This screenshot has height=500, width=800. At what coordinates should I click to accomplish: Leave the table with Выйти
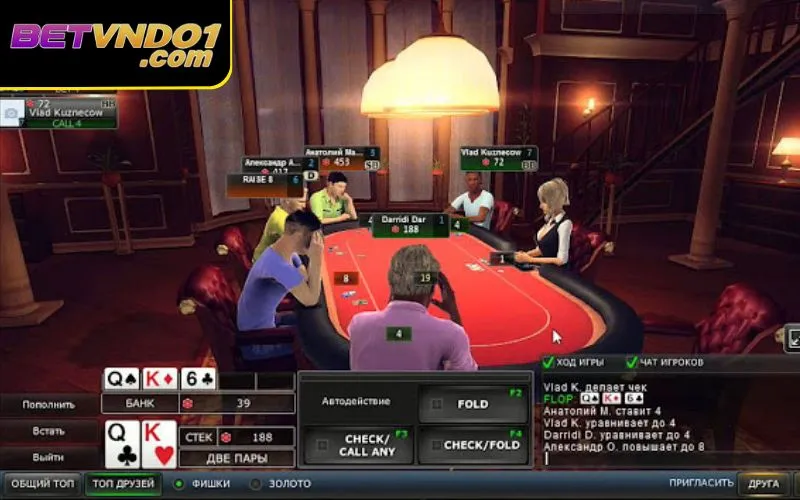(x=49, y=457)
